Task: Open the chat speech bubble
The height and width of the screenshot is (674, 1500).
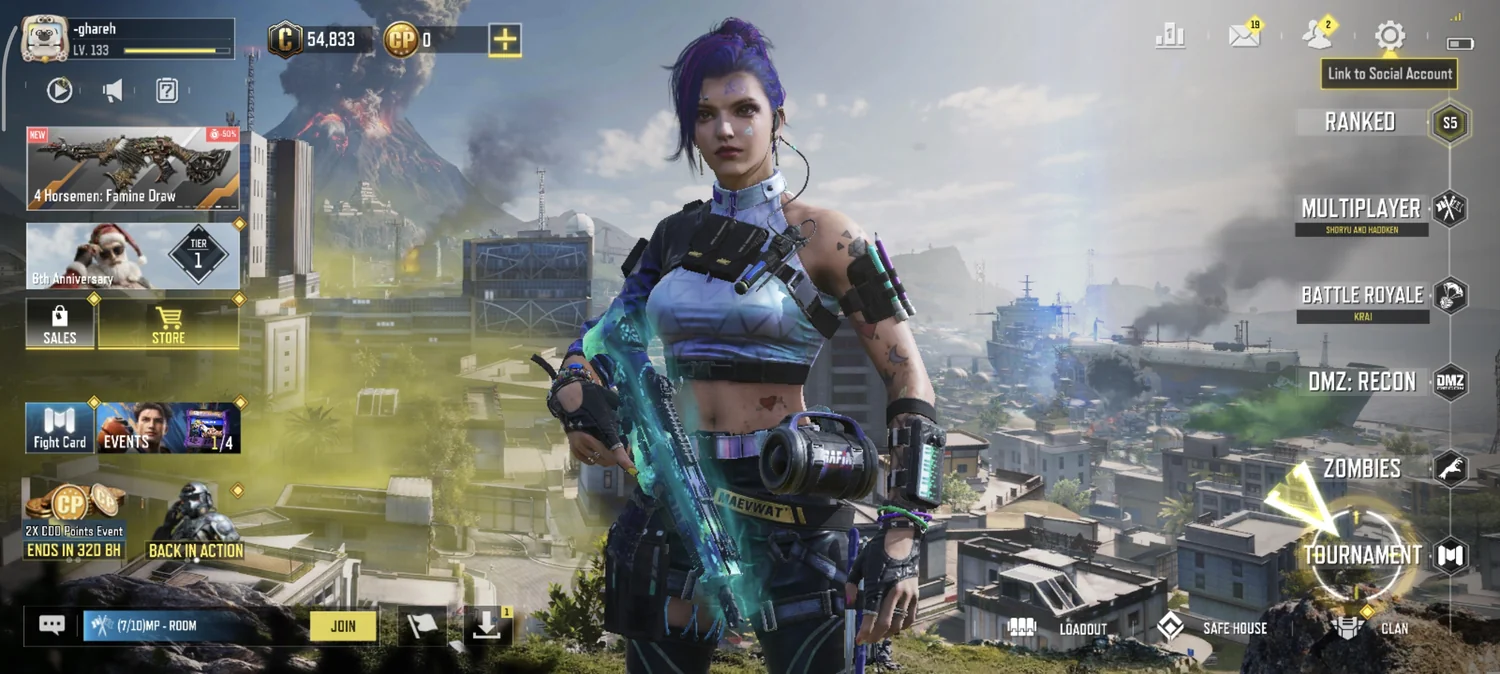Action: coord(52,626)
